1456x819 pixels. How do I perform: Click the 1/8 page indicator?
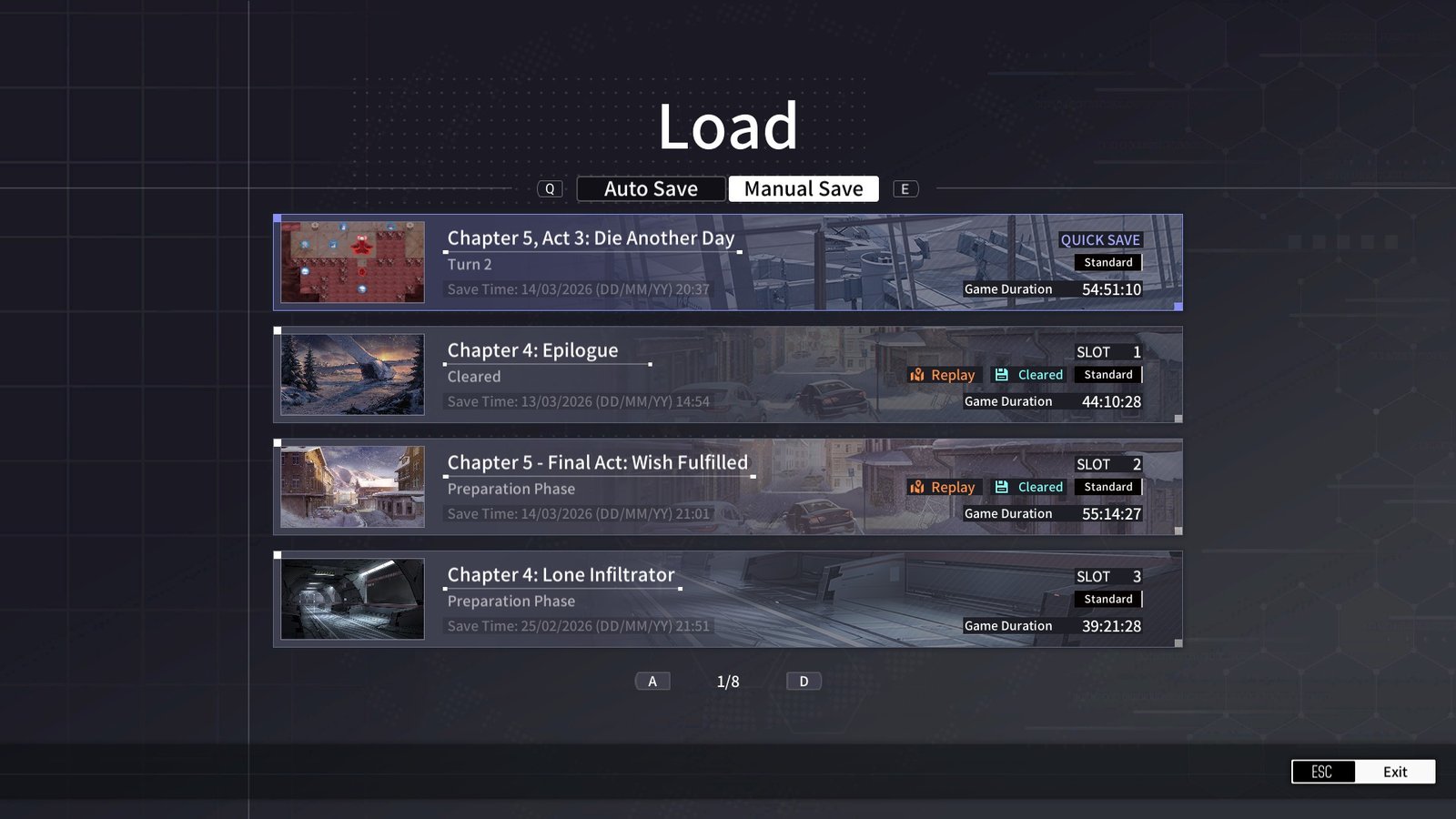(x=728, y=680)
